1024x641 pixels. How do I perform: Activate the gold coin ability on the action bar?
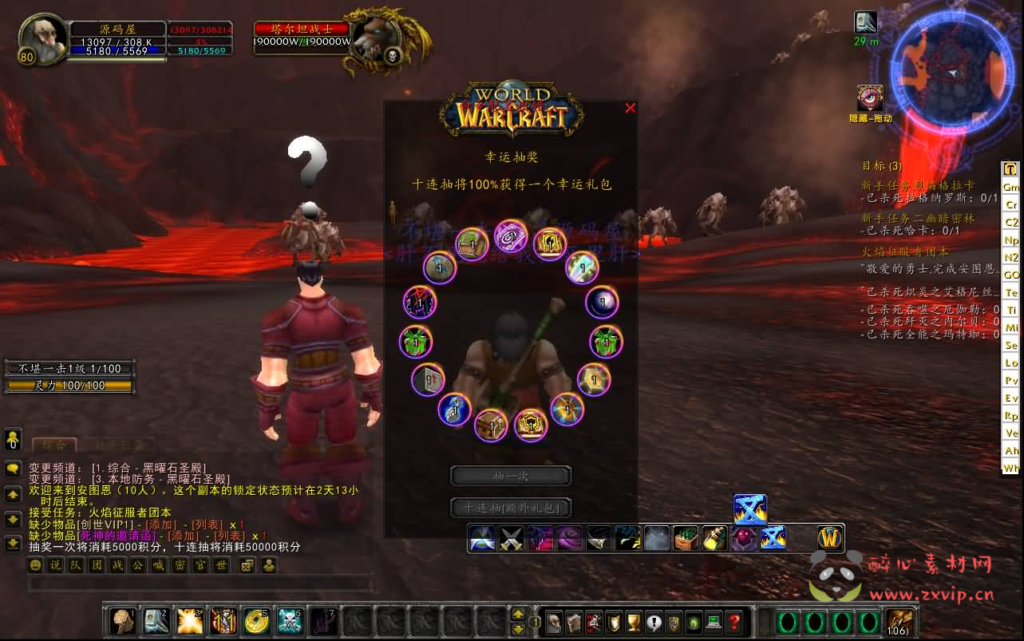(256, 621)
